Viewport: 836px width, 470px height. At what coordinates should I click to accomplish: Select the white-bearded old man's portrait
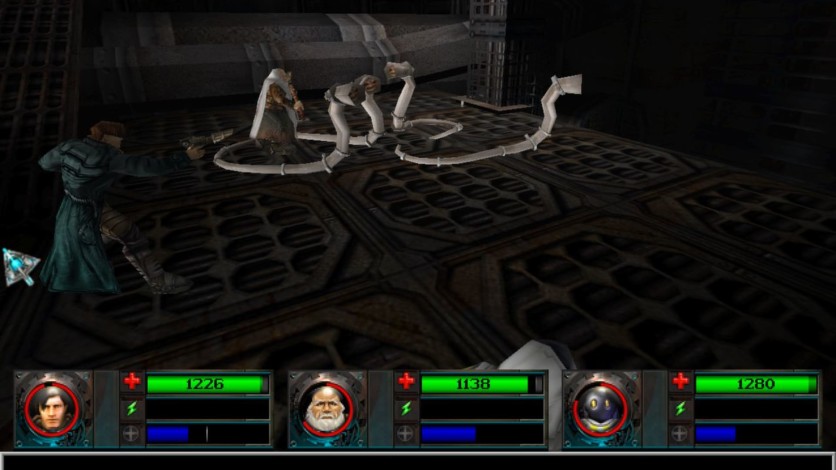[x=326, y=408]
